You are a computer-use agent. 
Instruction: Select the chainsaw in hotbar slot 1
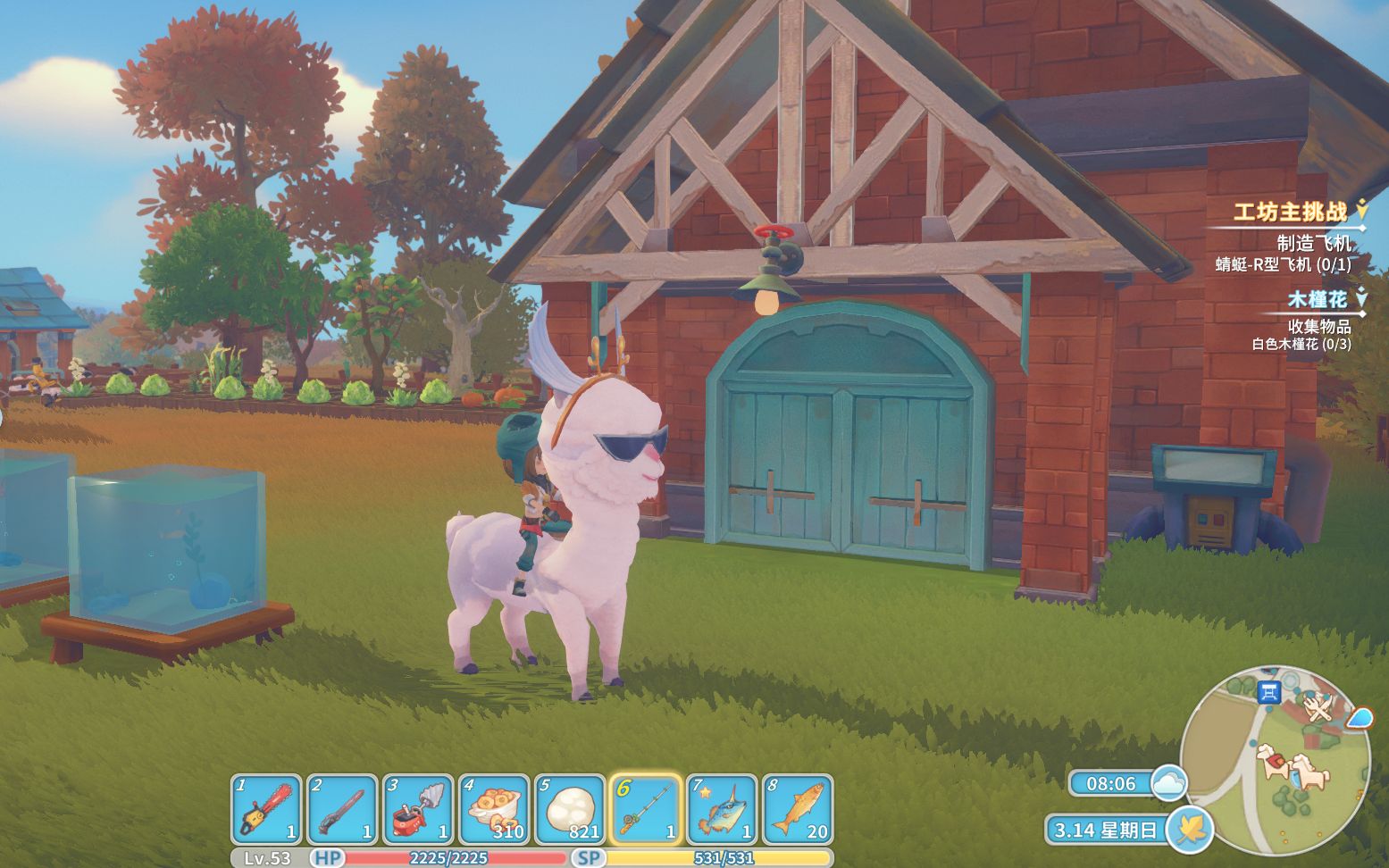click(x=266, y=809)
